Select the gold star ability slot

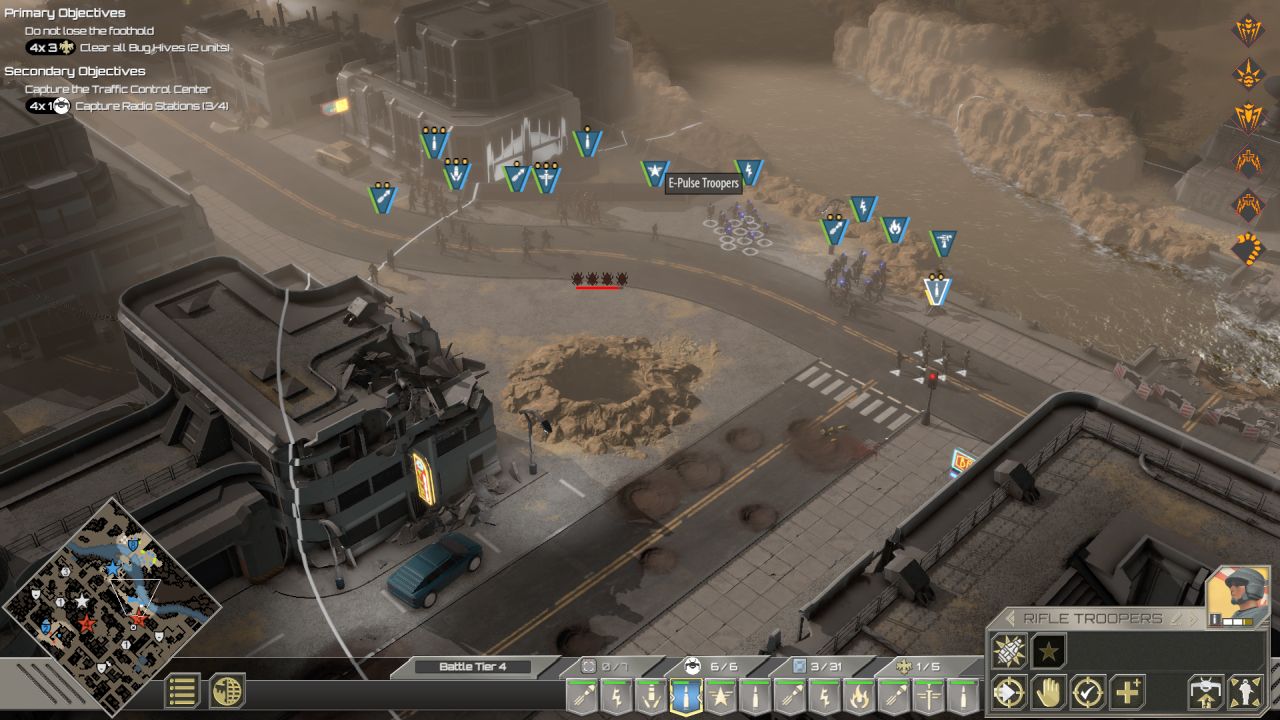[x=1048, y=651]
